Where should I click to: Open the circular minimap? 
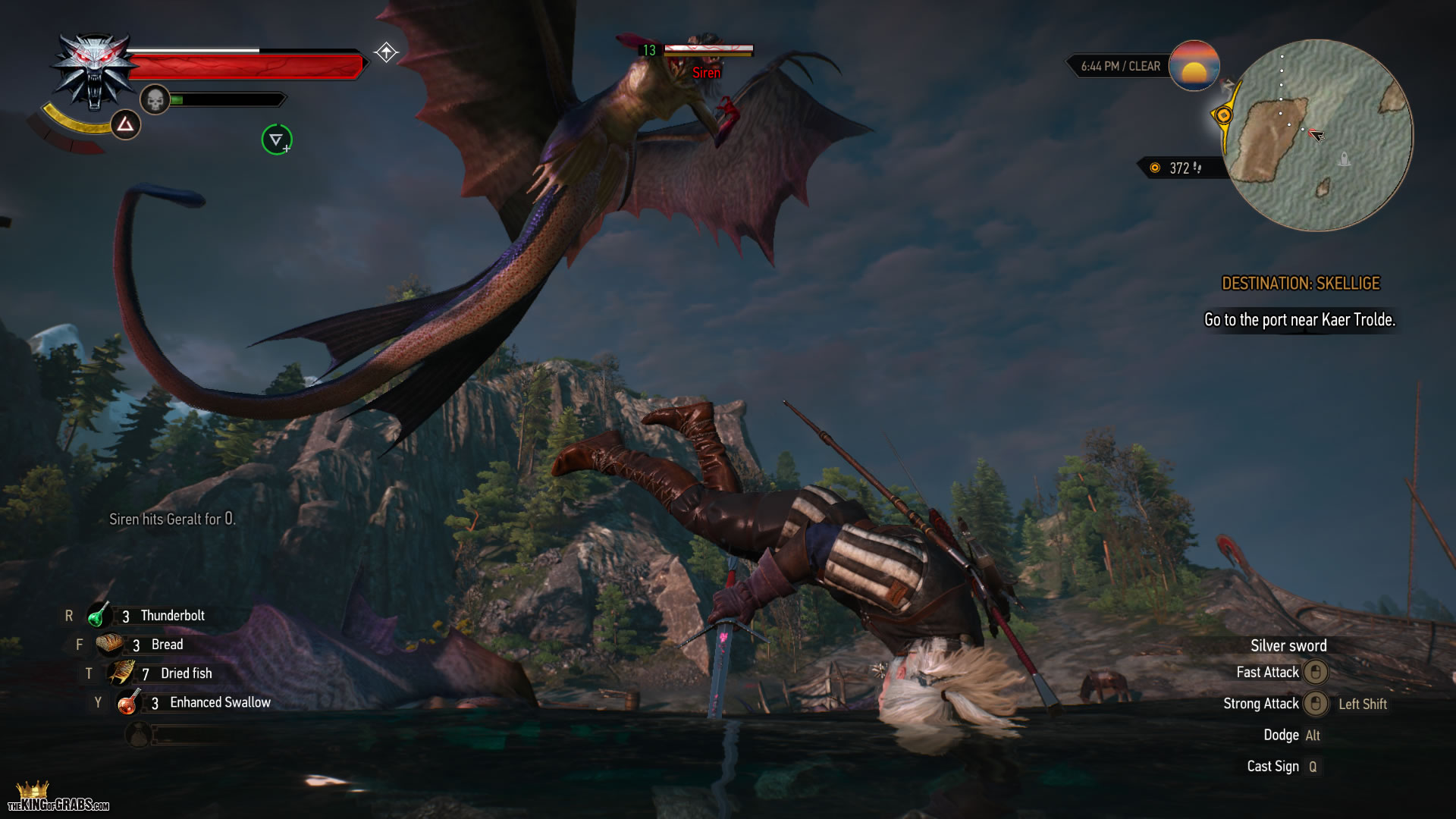coord(1318,135)
